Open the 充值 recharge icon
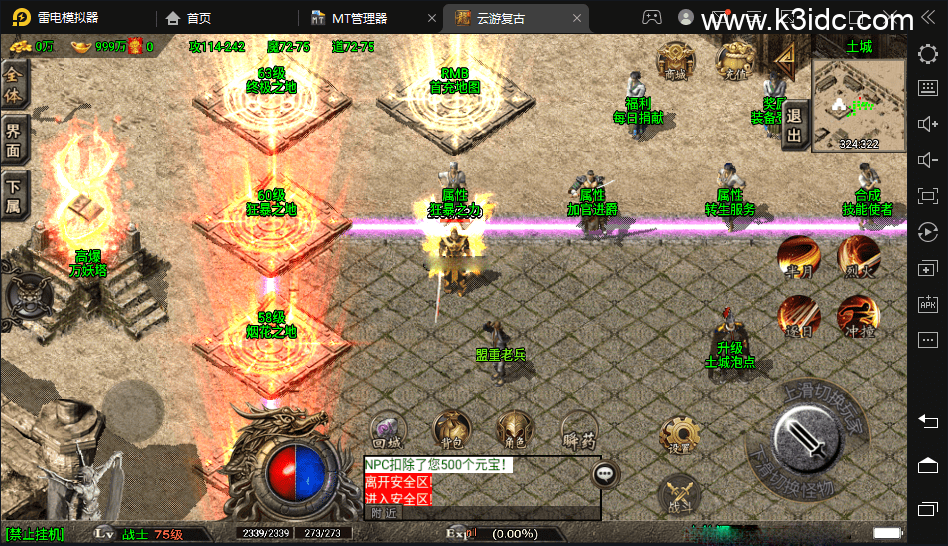948x546 pixels. (x=734, y=61)
